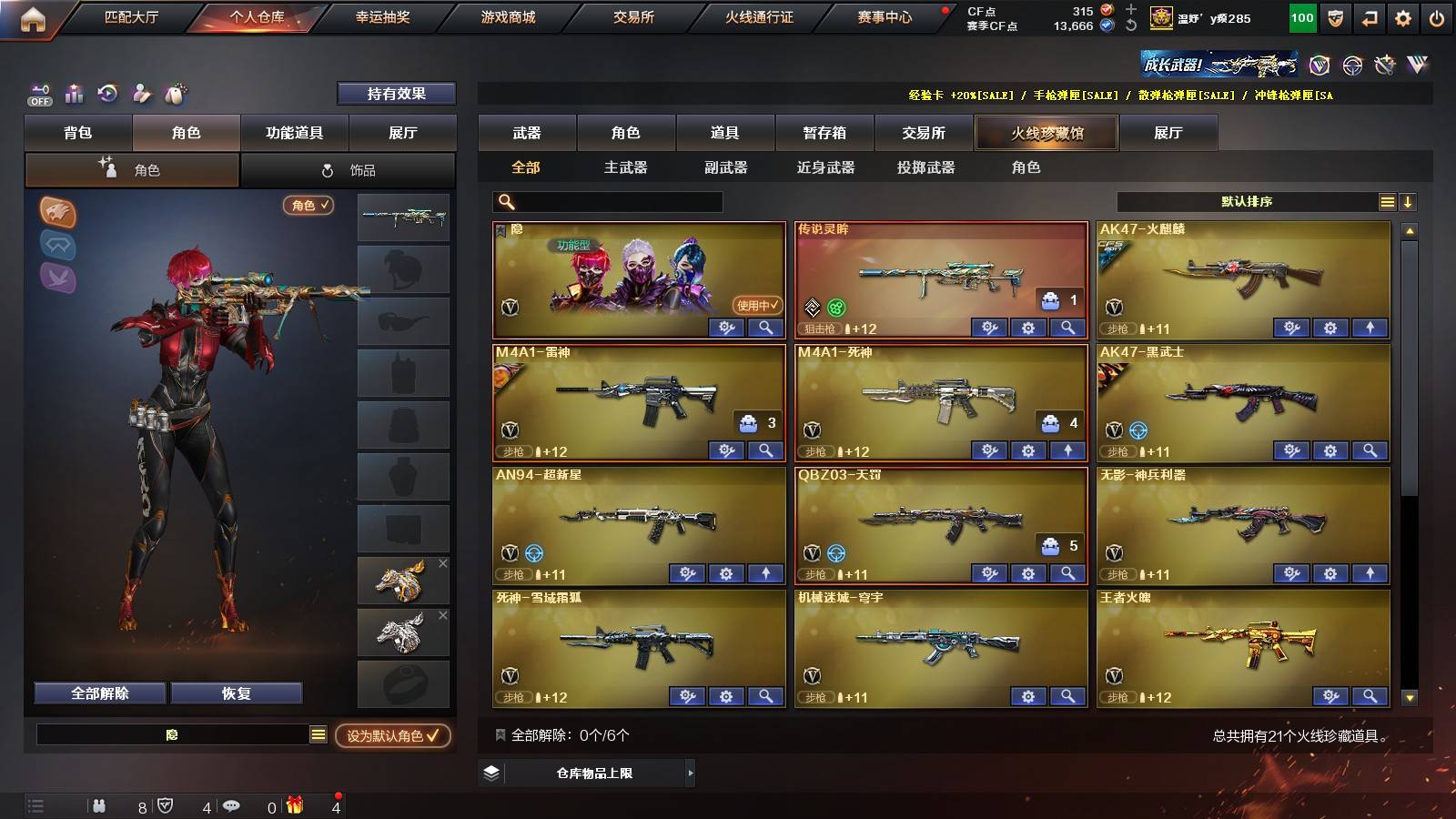Click the gift box icon on the bottom bar

pos(293,805)
